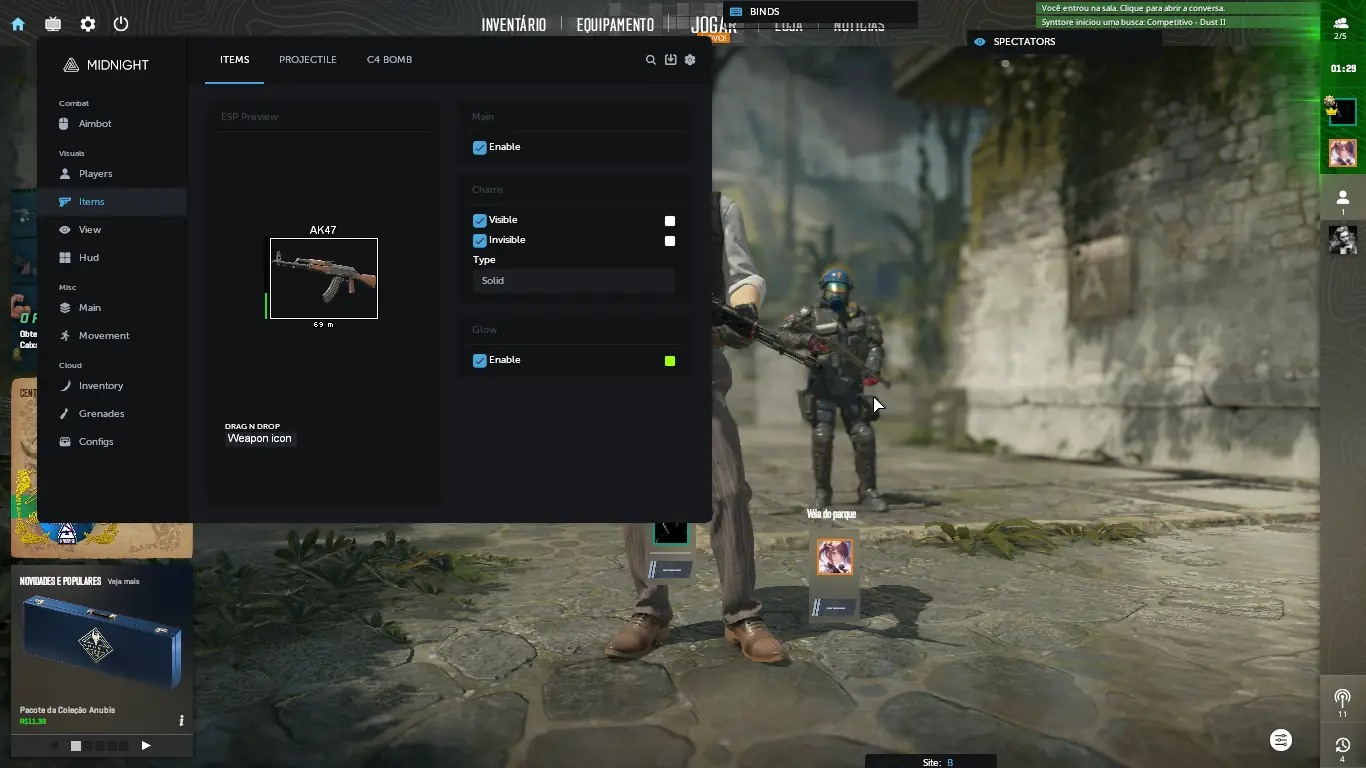Toggle the Invisible chams checkbox
This screenshot has height=768, width=1366.
pos(480,240)
